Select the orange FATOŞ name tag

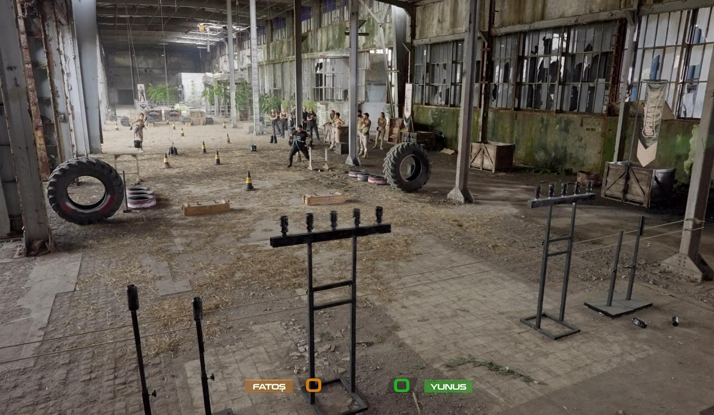pyautogui.click(x=269, y=386)
